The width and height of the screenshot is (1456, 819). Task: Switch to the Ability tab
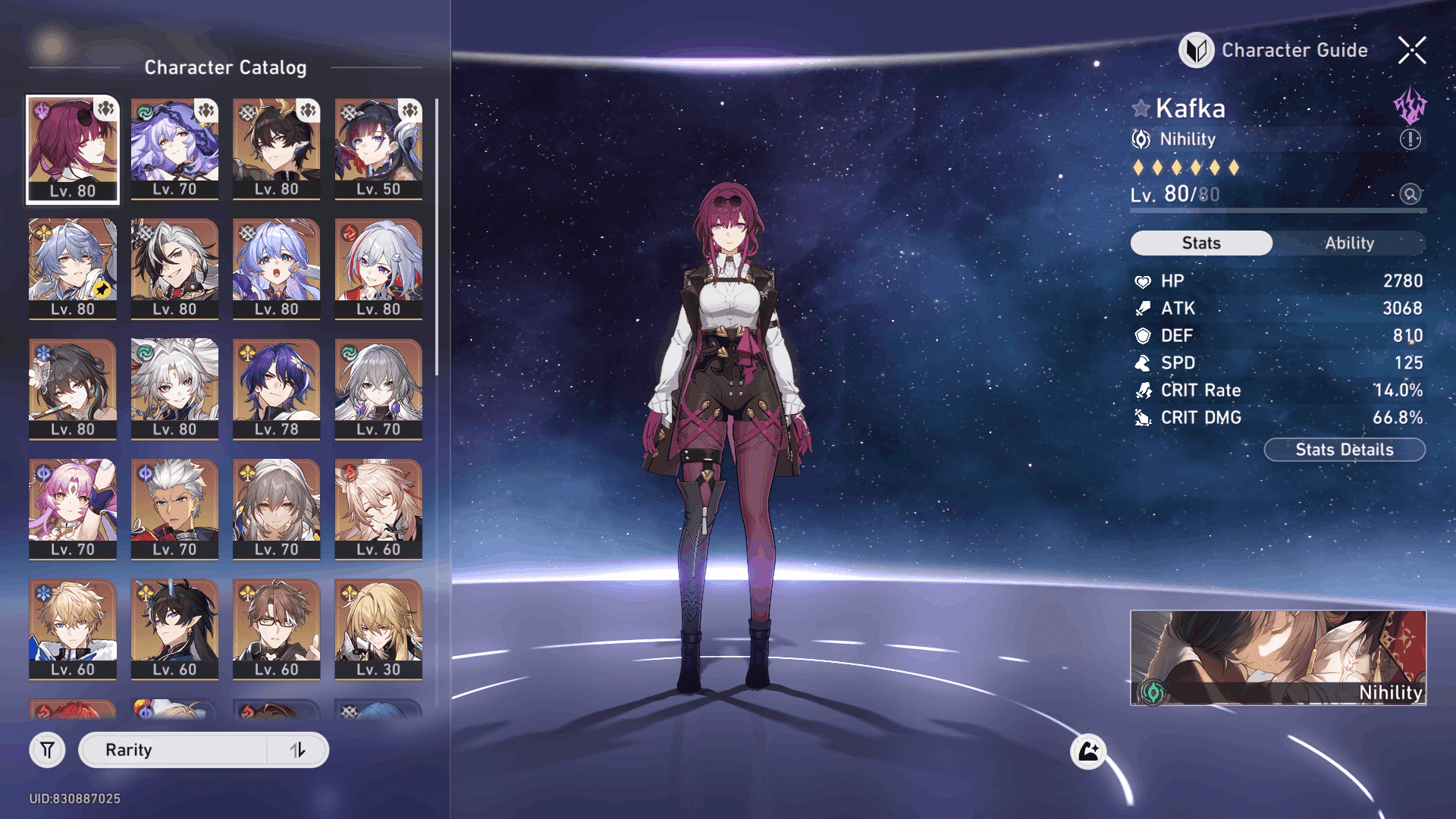pos(1349,243)
